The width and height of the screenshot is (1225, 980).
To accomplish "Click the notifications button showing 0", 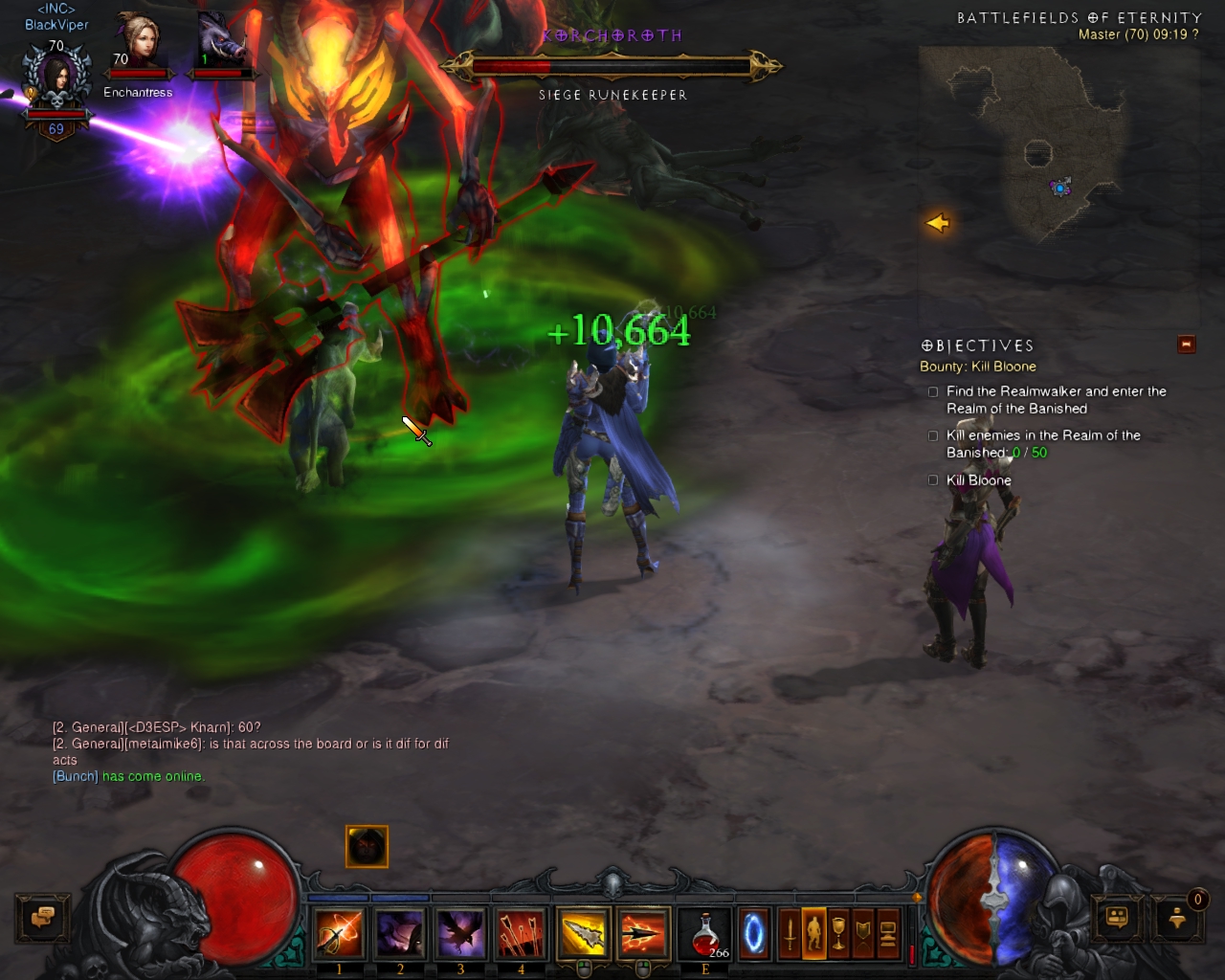I will [x=1178, y=918].
